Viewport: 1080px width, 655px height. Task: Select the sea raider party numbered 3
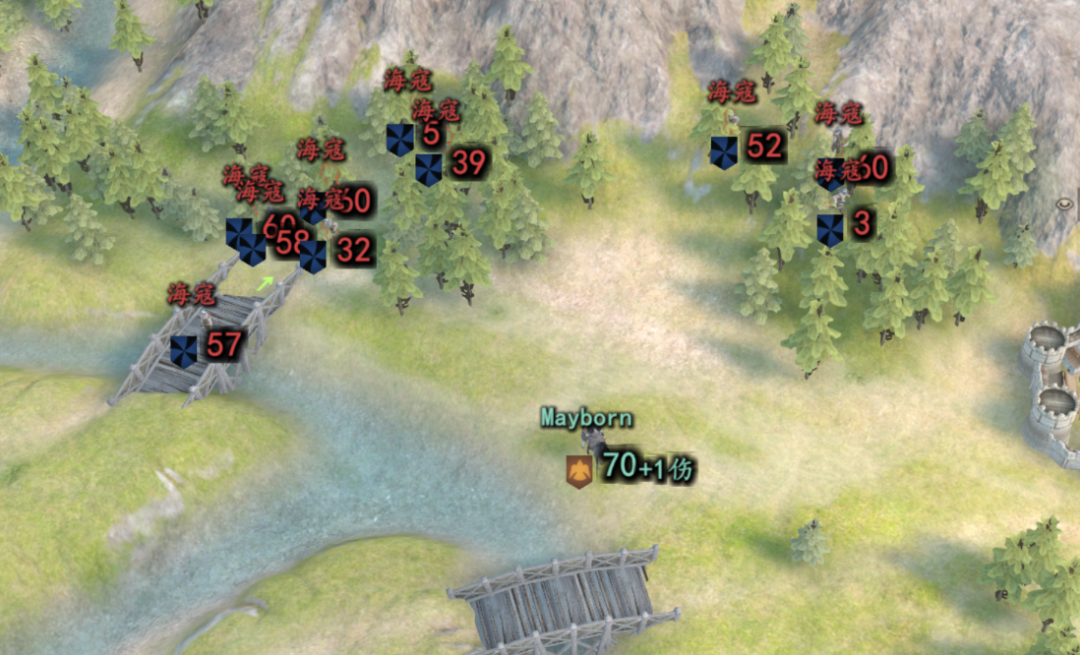click(830, 230)
